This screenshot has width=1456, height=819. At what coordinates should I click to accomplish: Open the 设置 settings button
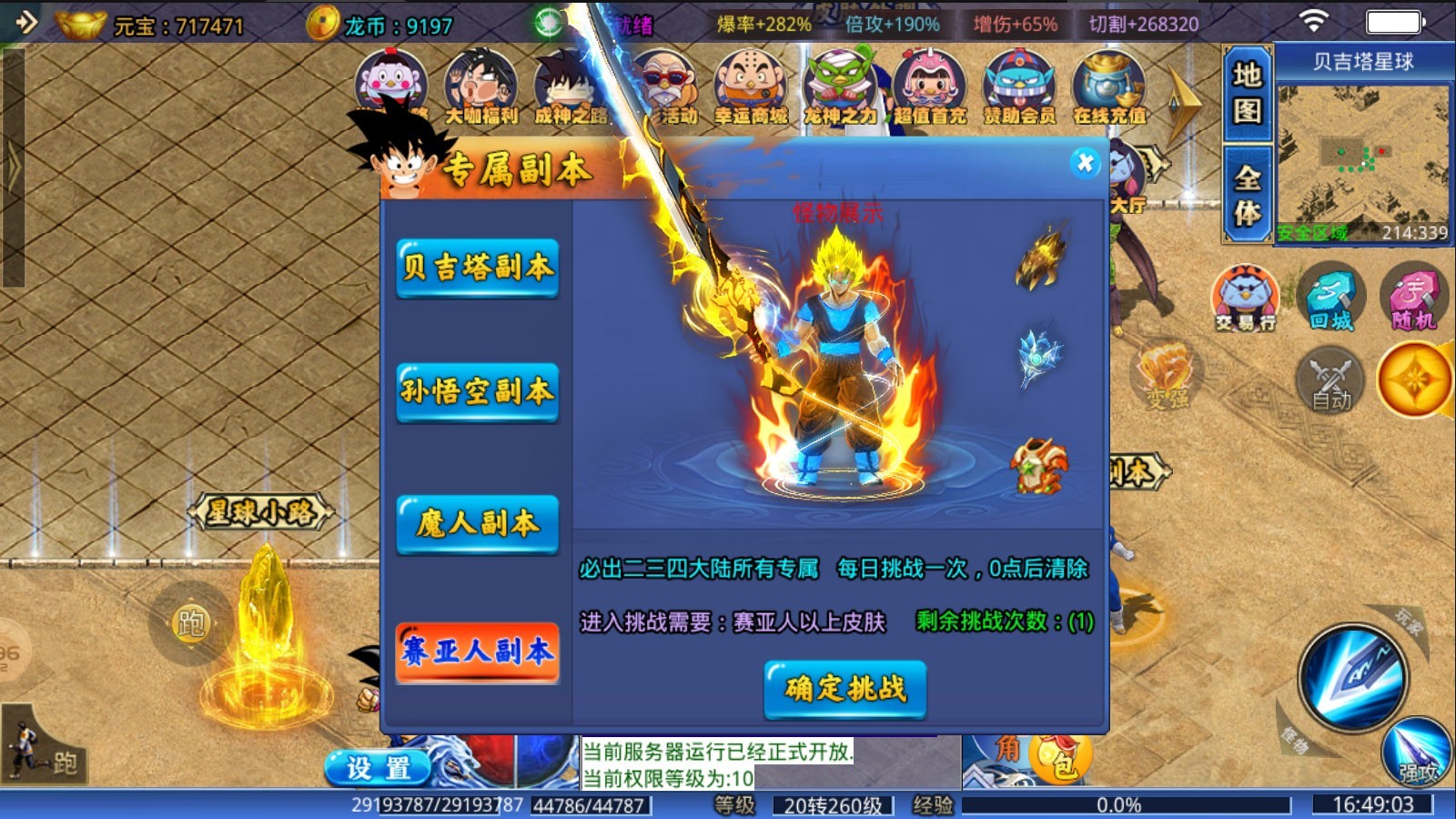[x=378, y=765]
